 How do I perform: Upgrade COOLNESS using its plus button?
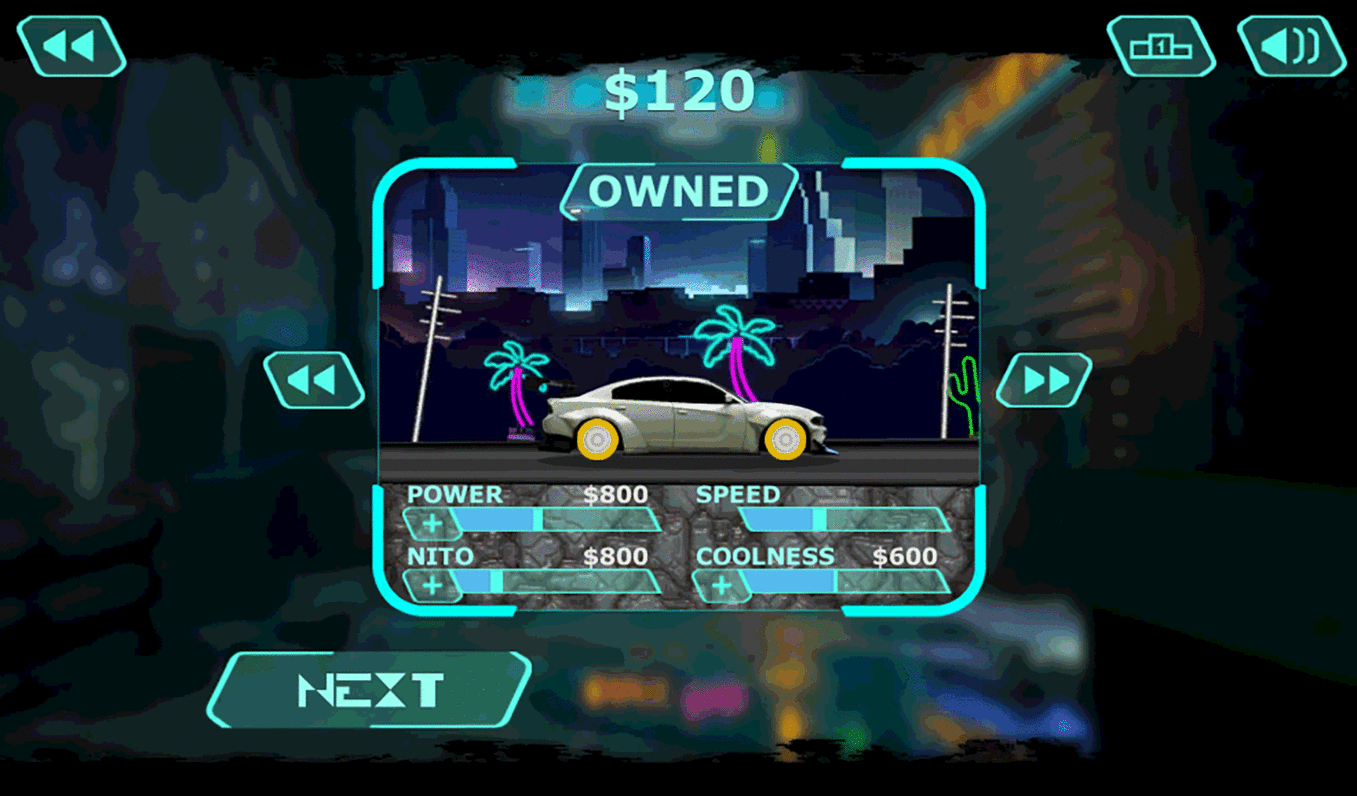coord(722,583)
